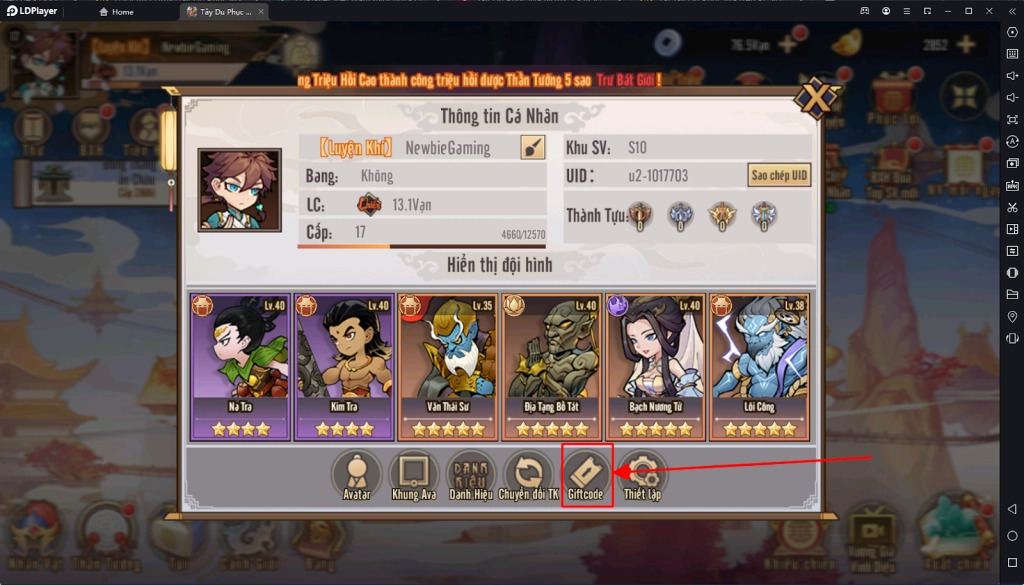Copy UID with Sao chép UID button
The width and height of the screenshot is (1024, 585).
tap(779, 175)
